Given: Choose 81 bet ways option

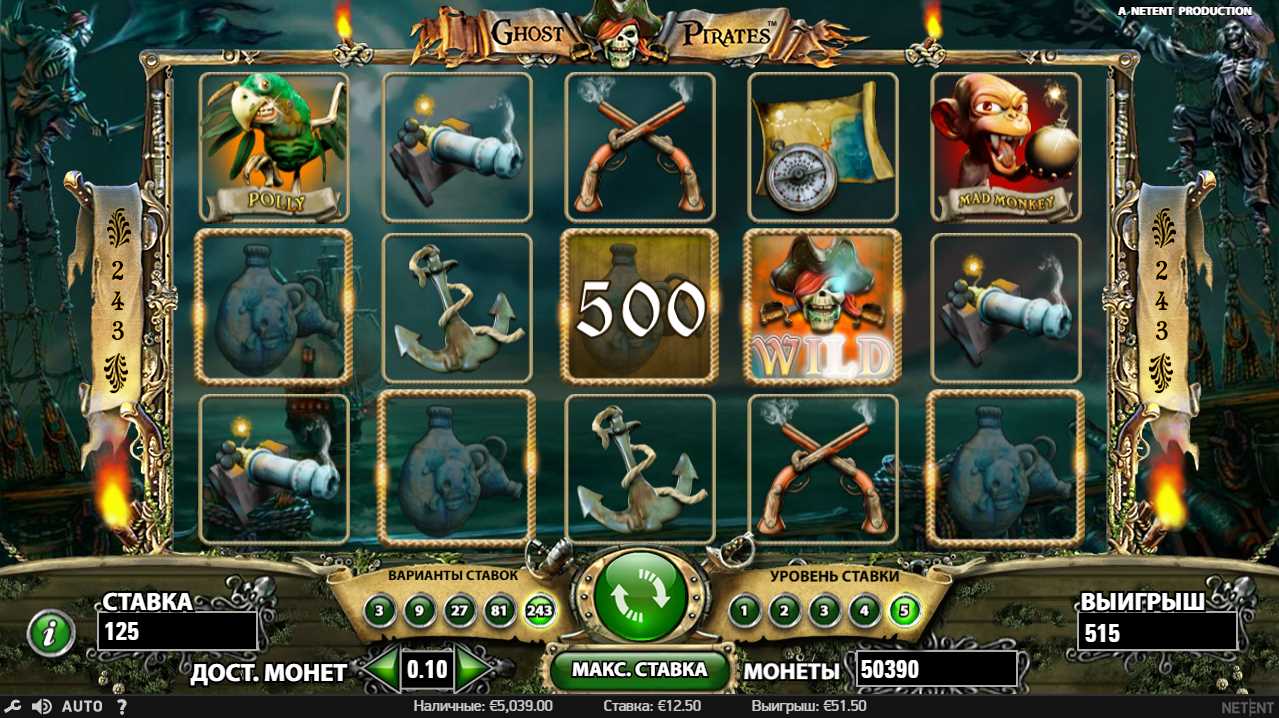Looking at the screenshot, I should pos(499,609).
